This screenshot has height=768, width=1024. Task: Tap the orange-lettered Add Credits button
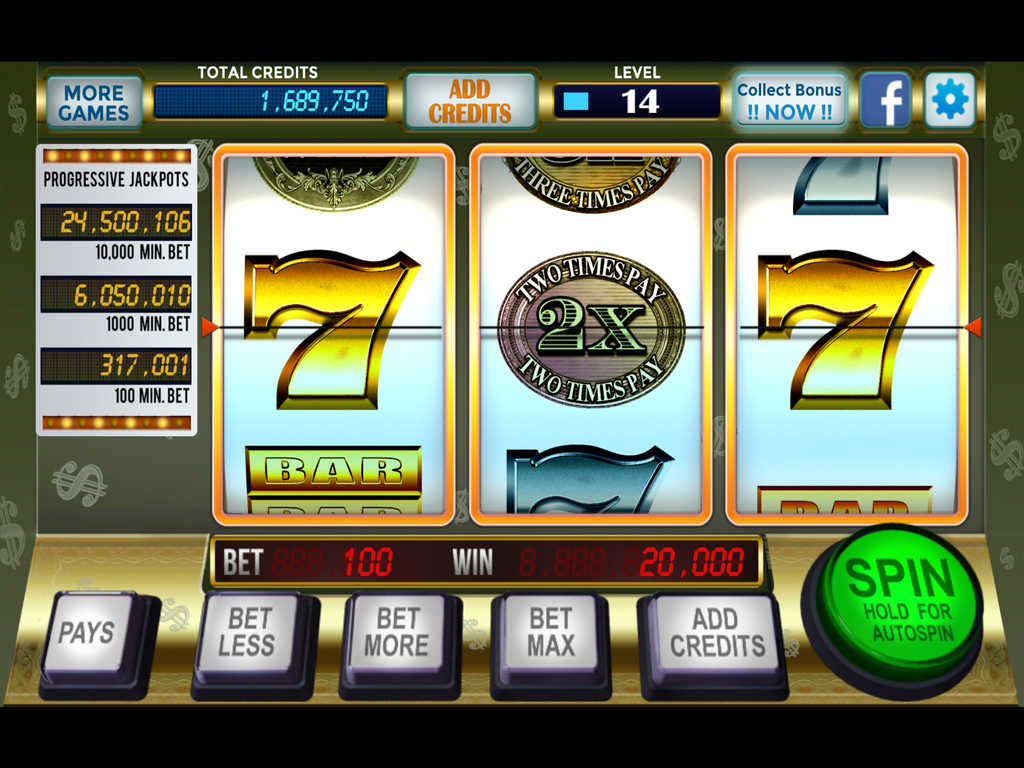pos(469,101)
